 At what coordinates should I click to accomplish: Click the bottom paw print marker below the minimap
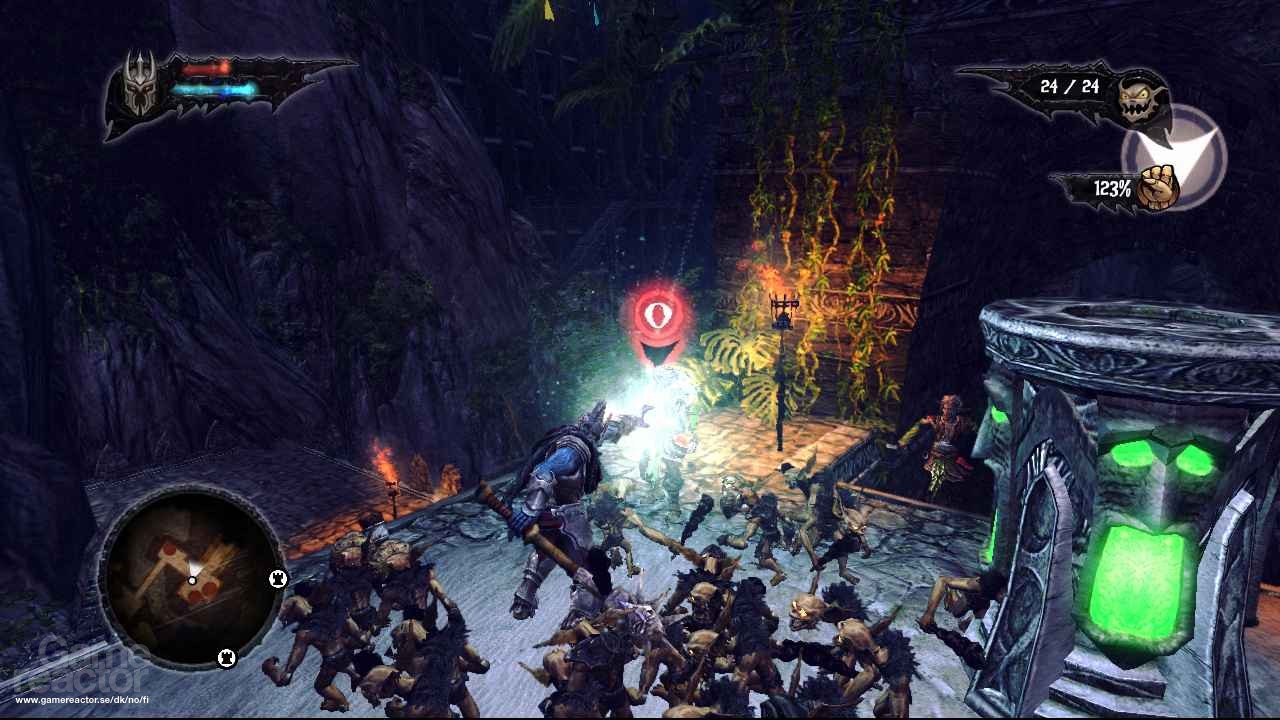click(227, 660)
